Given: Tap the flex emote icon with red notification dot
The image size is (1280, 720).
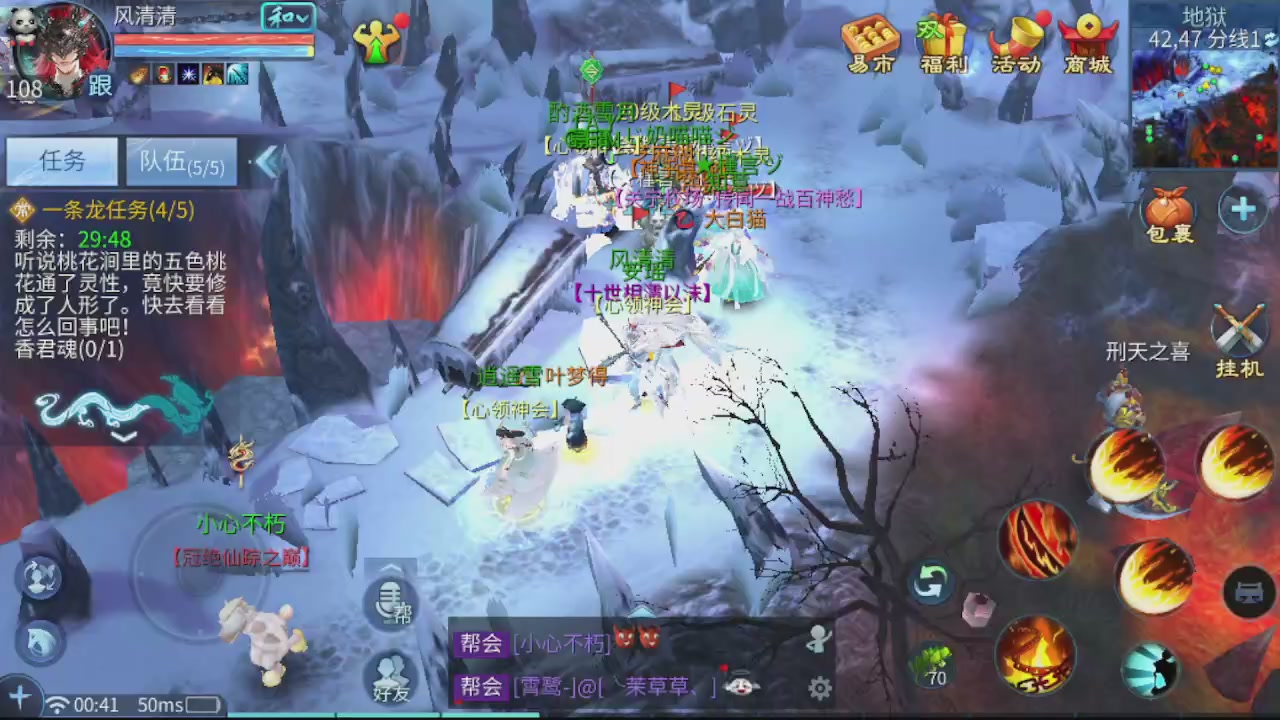Looking at the screenshot, I should tap(378, 40).
